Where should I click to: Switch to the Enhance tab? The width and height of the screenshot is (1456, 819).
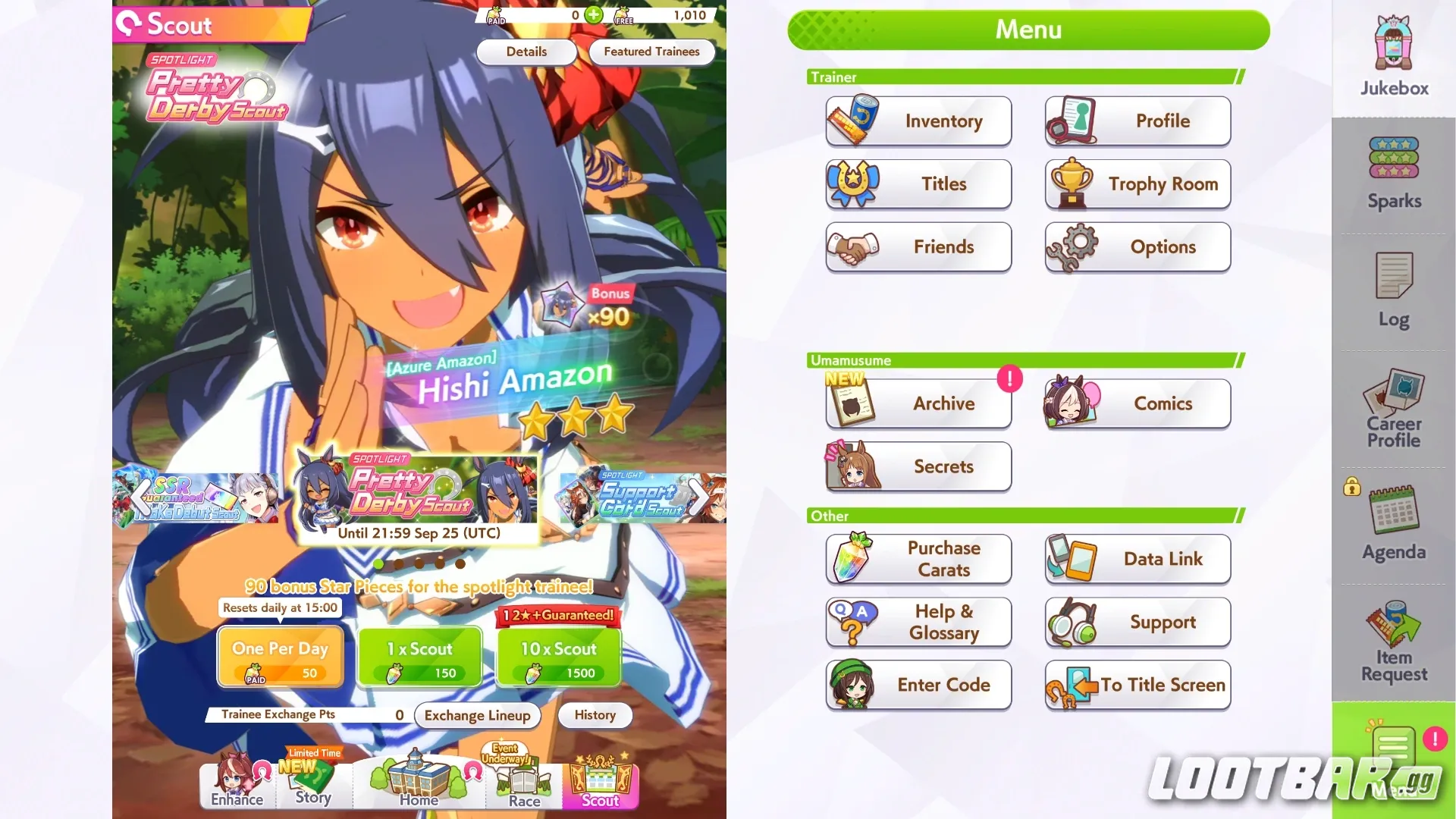point(236,785)
